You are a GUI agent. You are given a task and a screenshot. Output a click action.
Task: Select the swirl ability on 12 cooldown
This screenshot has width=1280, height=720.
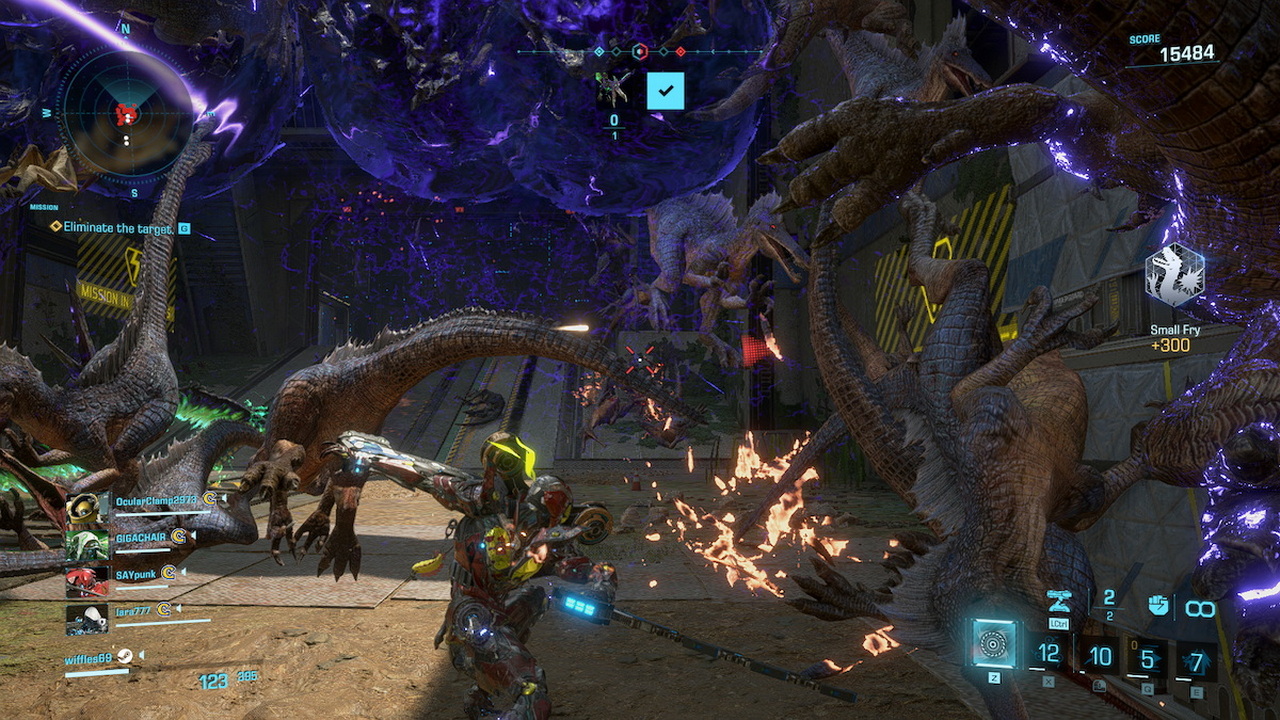(x=1048, y=655)
